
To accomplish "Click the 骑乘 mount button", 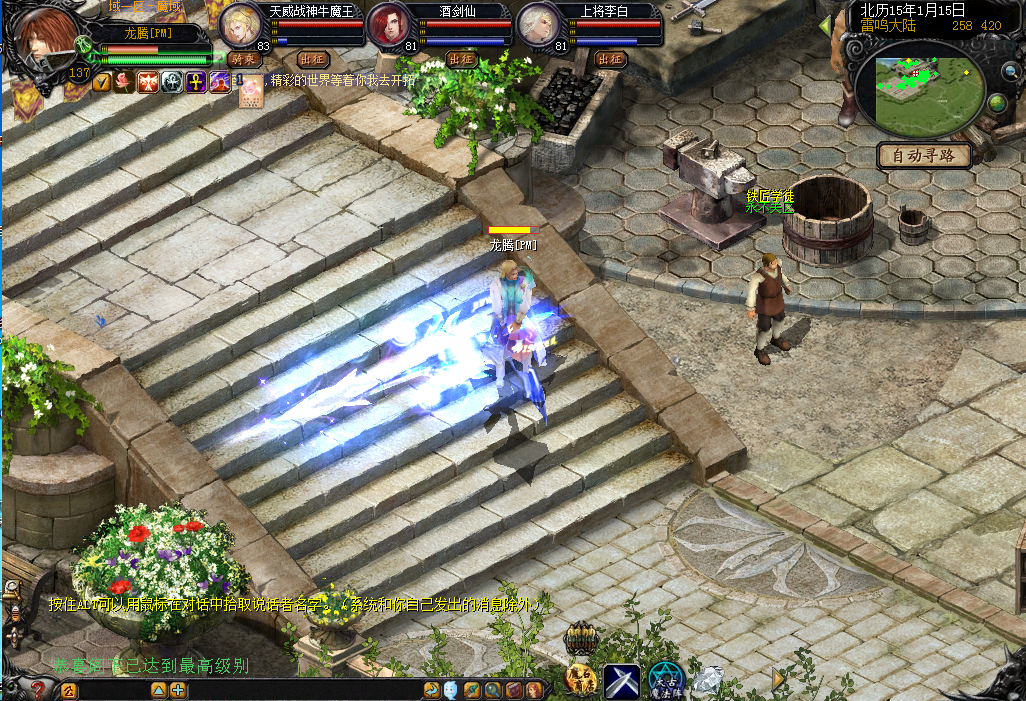I will [244, 59].
